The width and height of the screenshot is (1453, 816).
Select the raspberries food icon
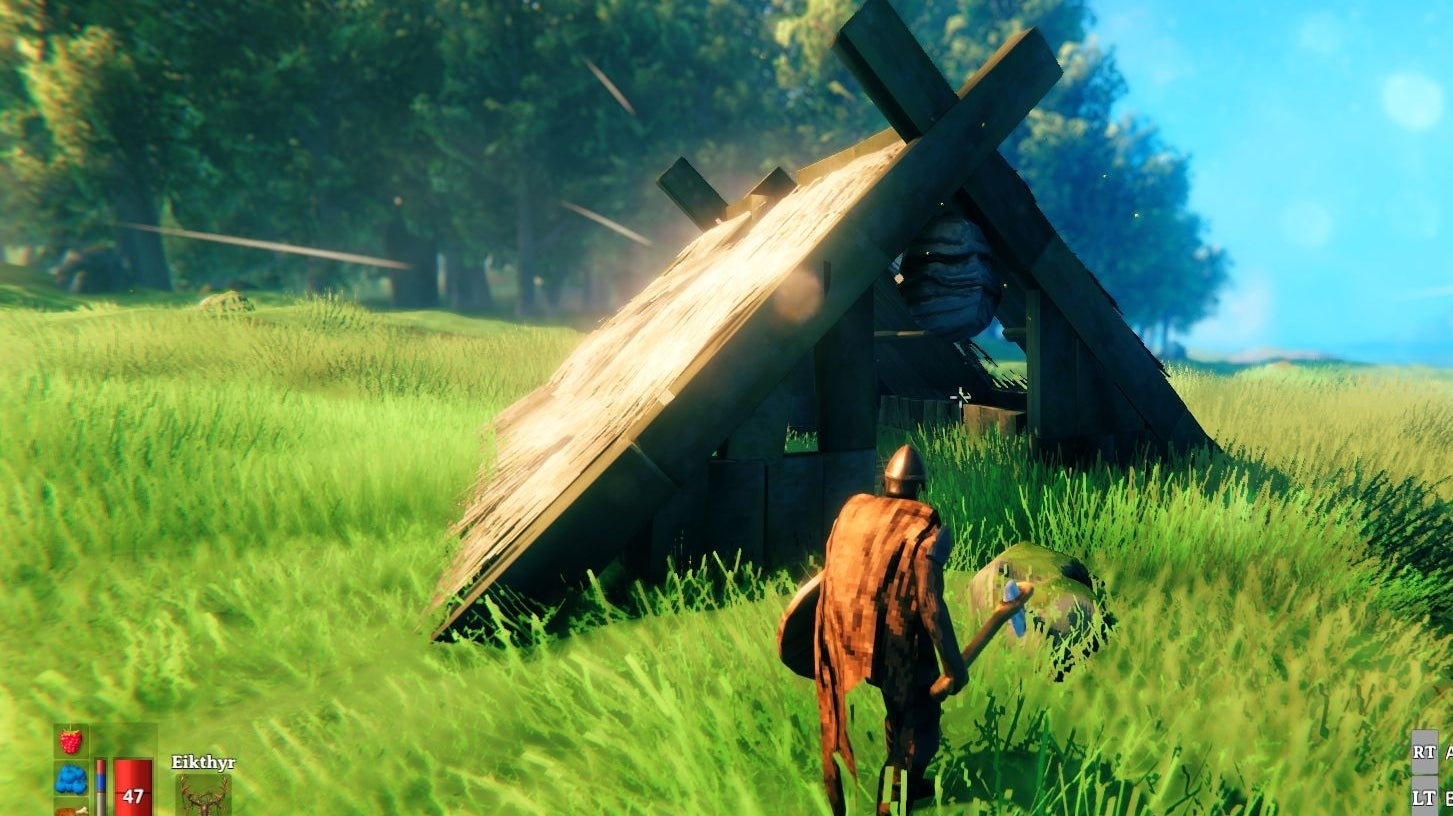(x=70, y=740)
